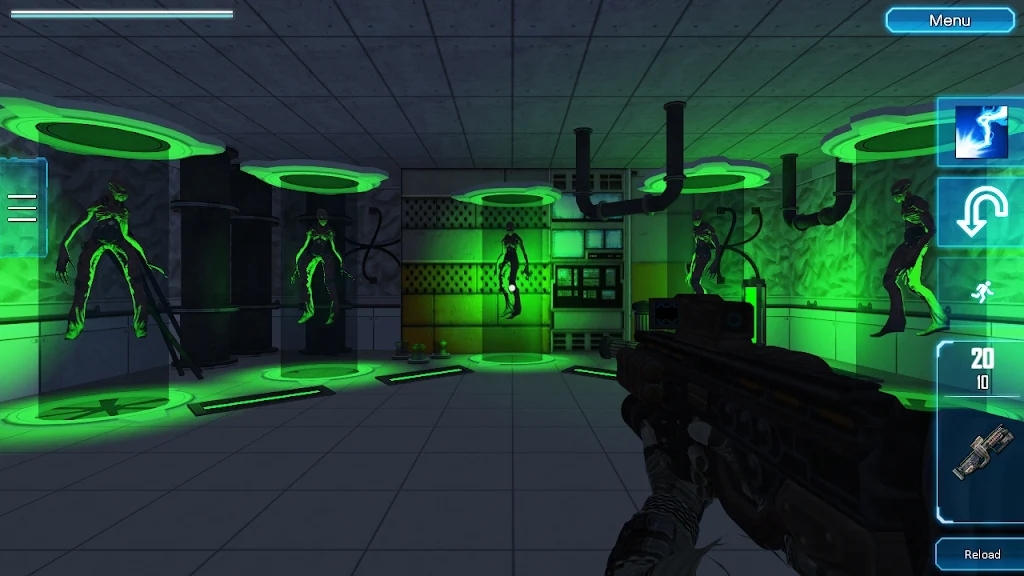
Task: Open the three-line side panel
Action: pyautogui.click(x=22, y=207)
